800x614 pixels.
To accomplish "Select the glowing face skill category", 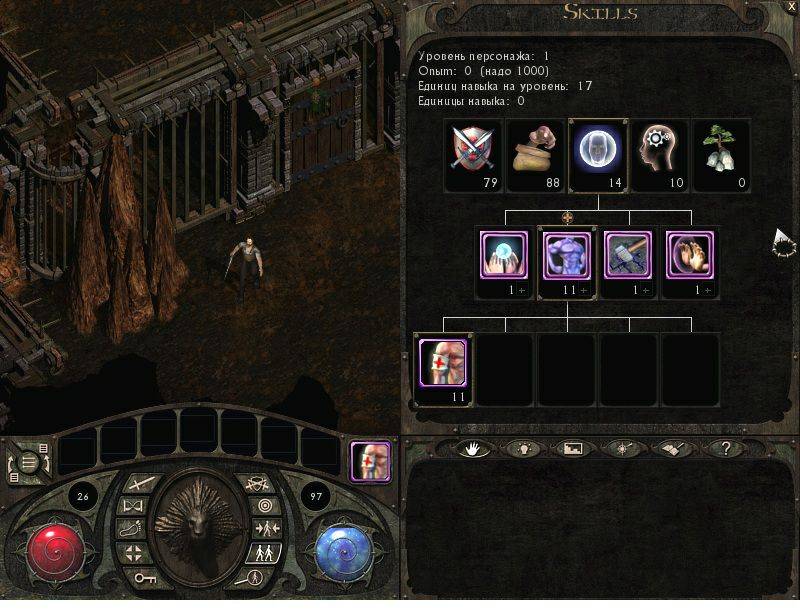I will pos(597,151).
